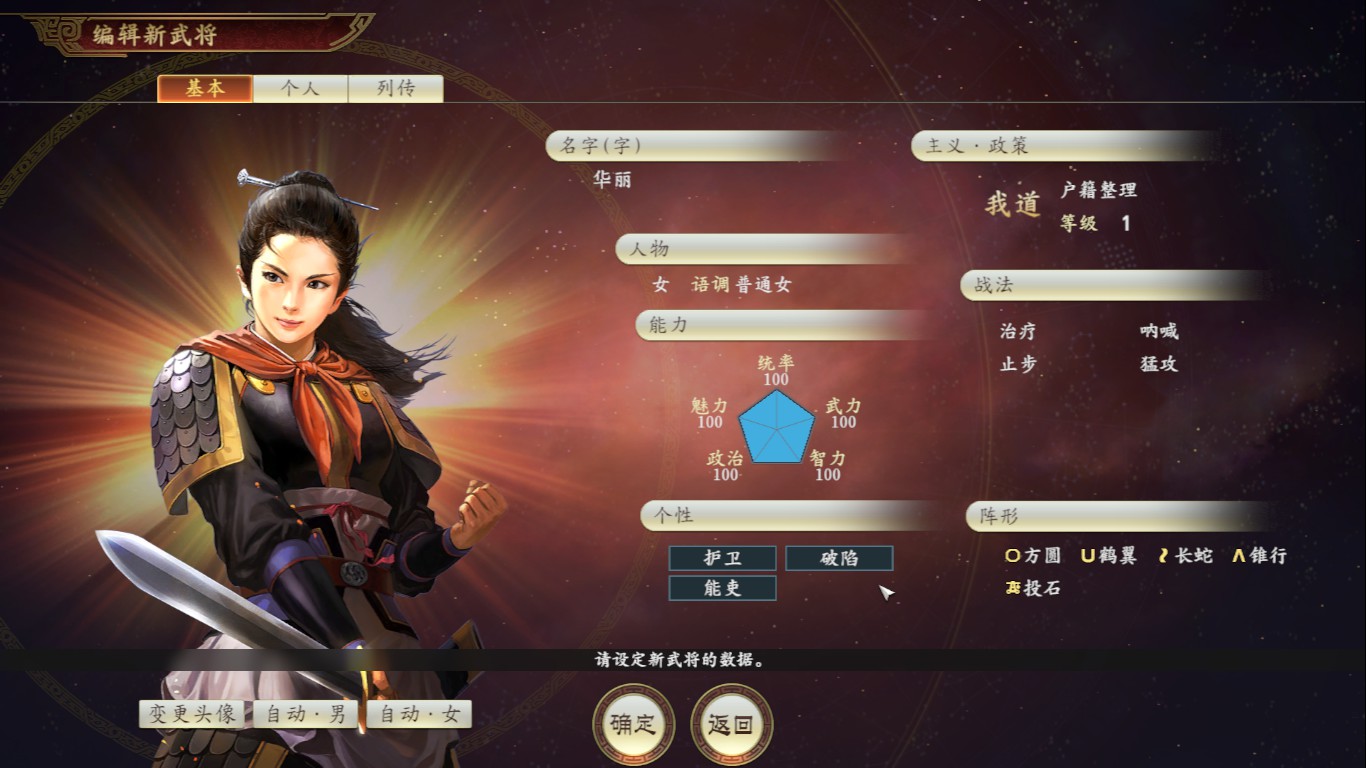This screenshot has width=1366, height=768.
Task: Toggle the 护卫 personality trait
Action: 723,559
